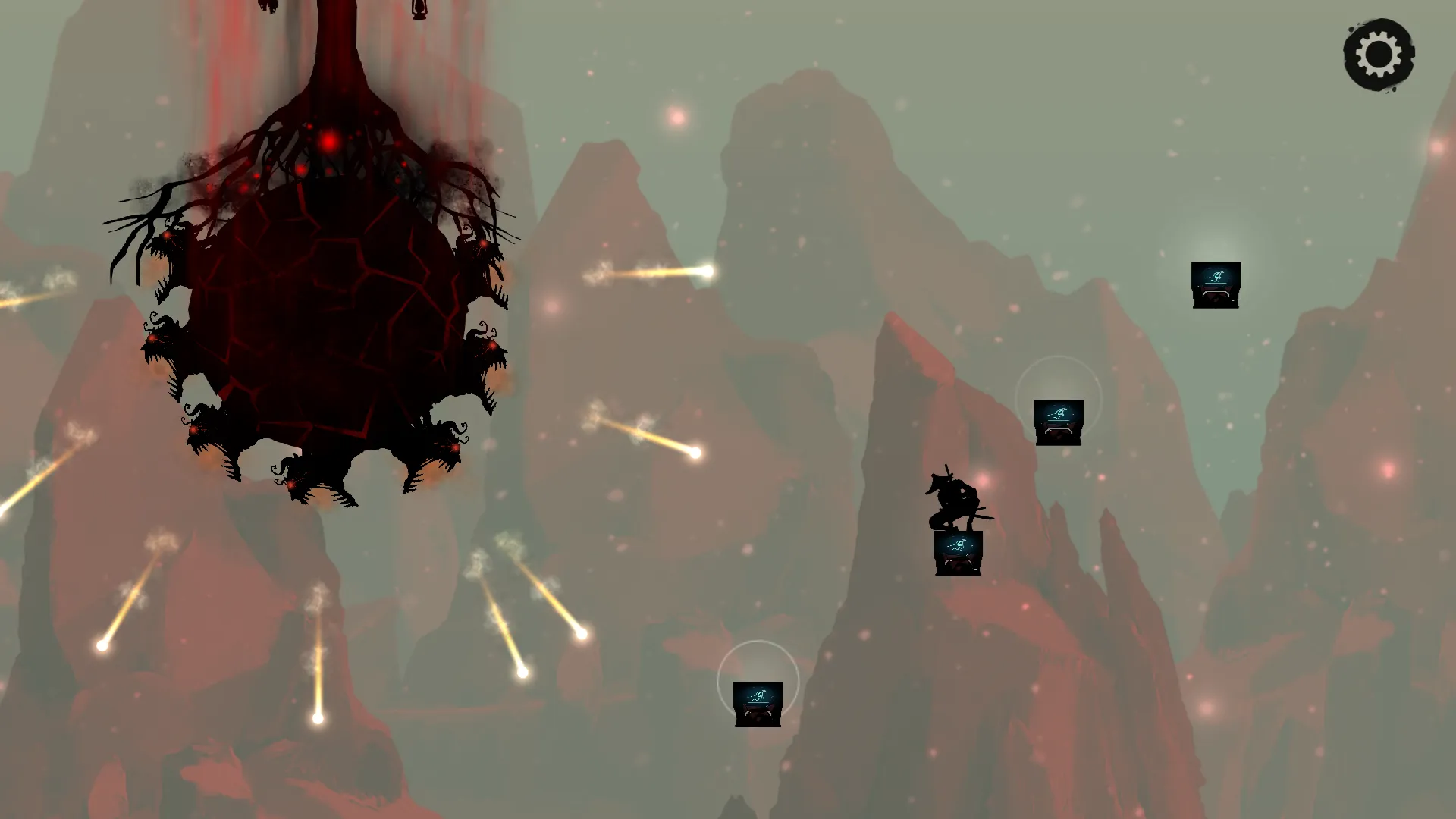Open the settings gear menu

pyautogui.click(x=1378, y=55)
